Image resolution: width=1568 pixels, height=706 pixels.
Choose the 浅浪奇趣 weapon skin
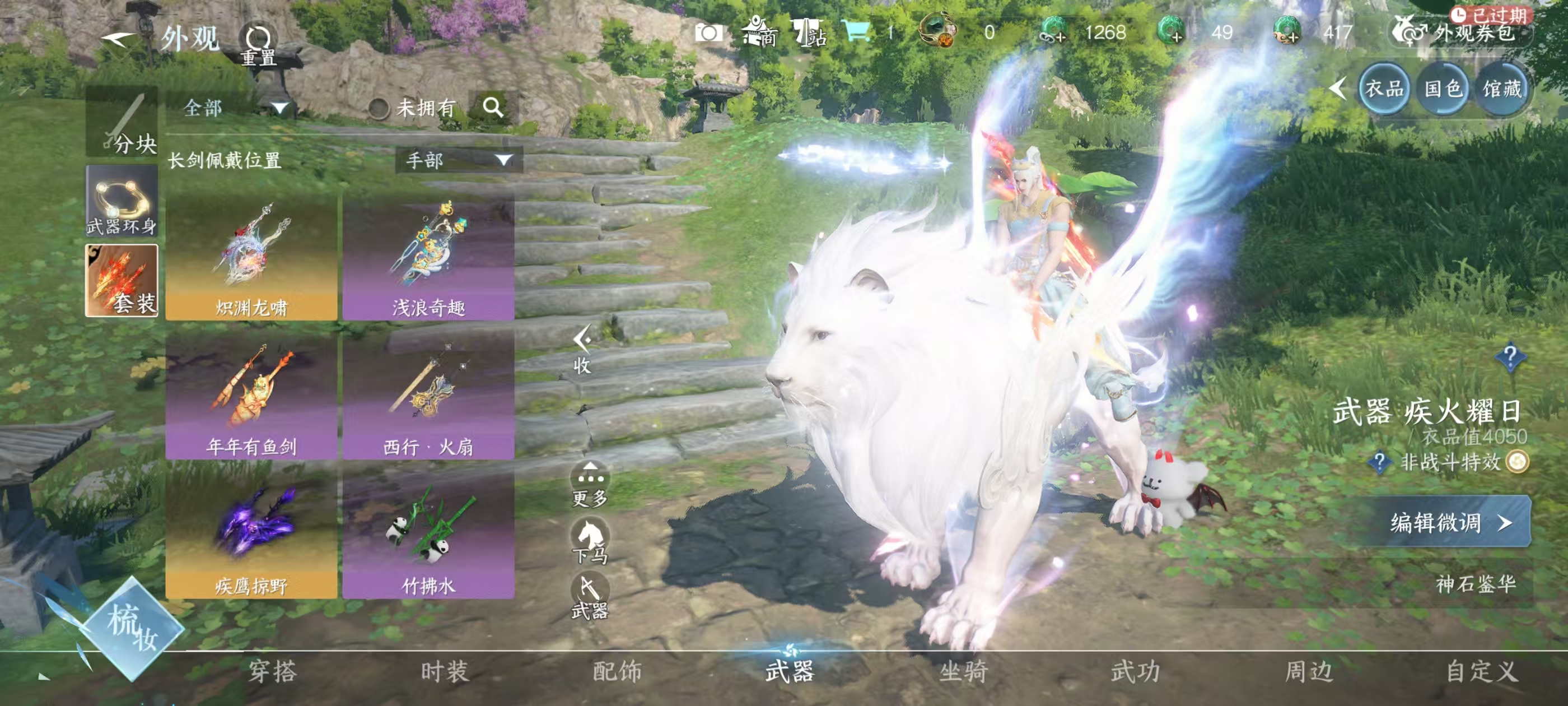point(428,257)
